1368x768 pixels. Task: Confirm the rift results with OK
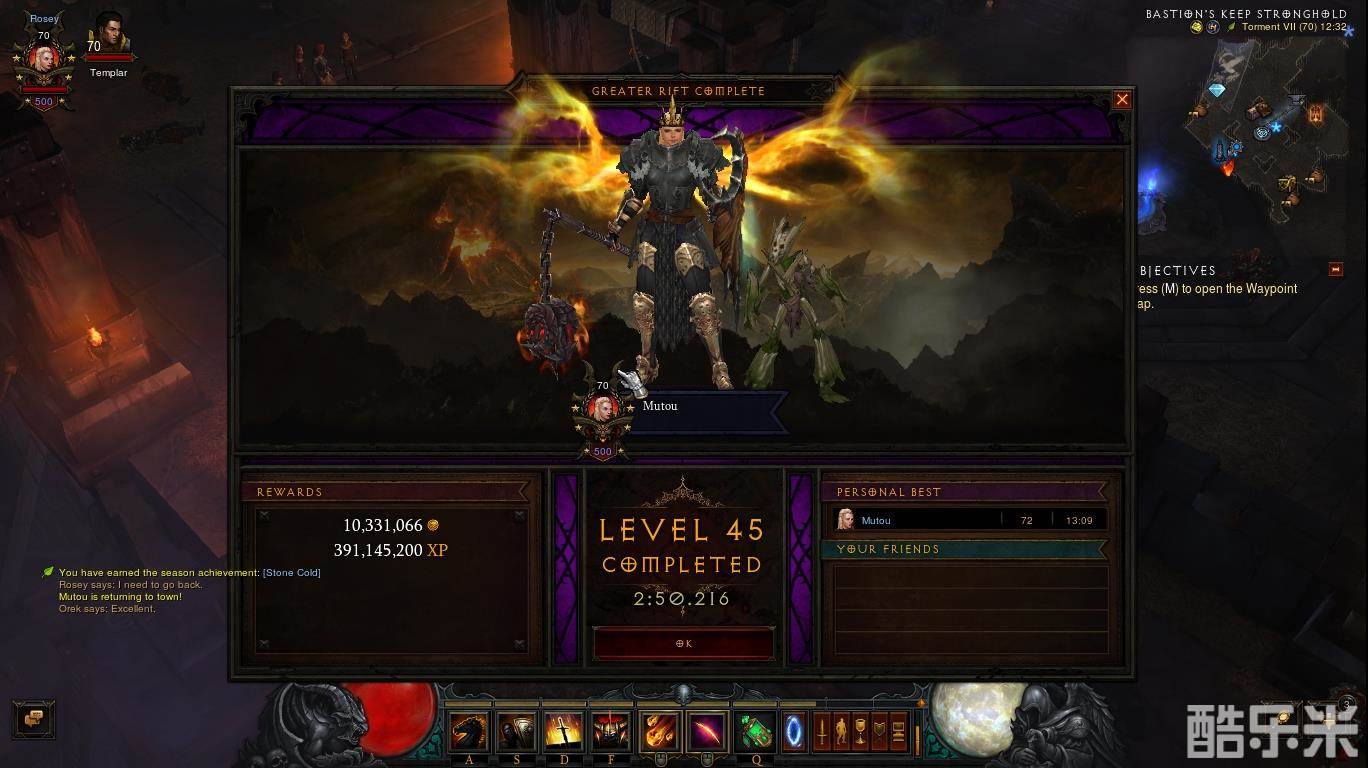(684, 644)
